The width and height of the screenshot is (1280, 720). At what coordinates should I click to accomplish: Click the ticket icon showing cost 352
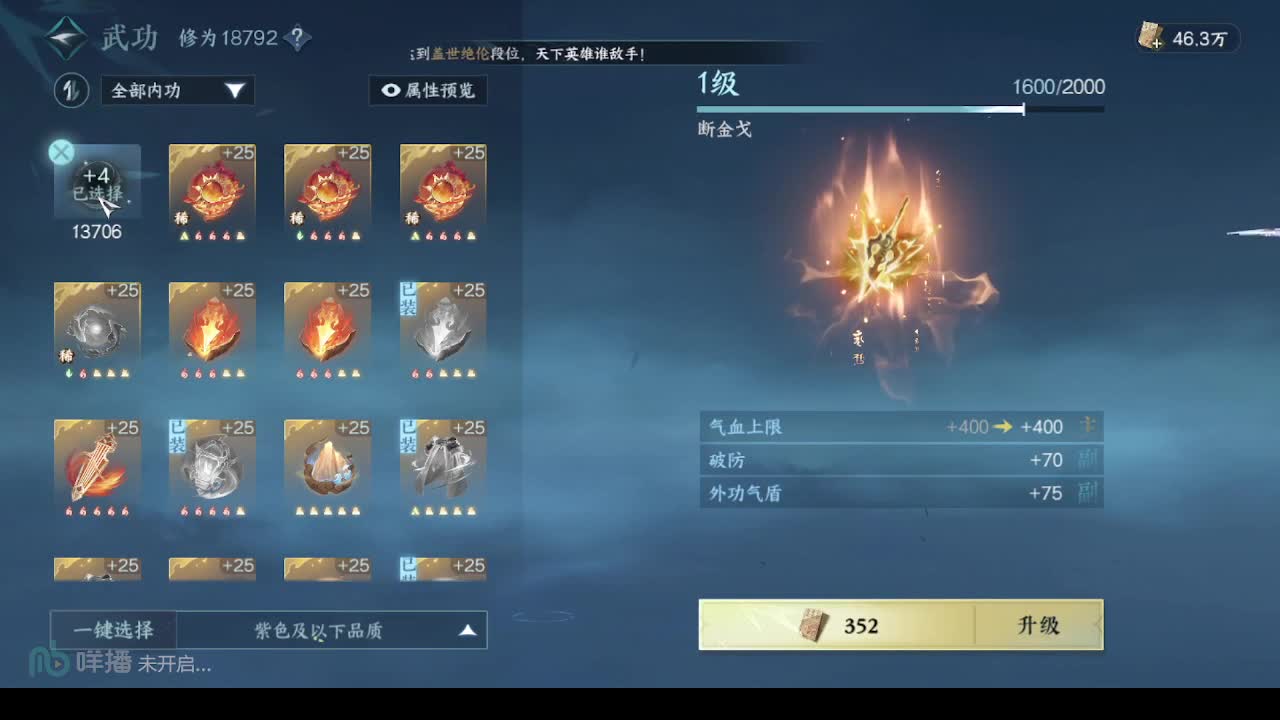coord(816,624)
